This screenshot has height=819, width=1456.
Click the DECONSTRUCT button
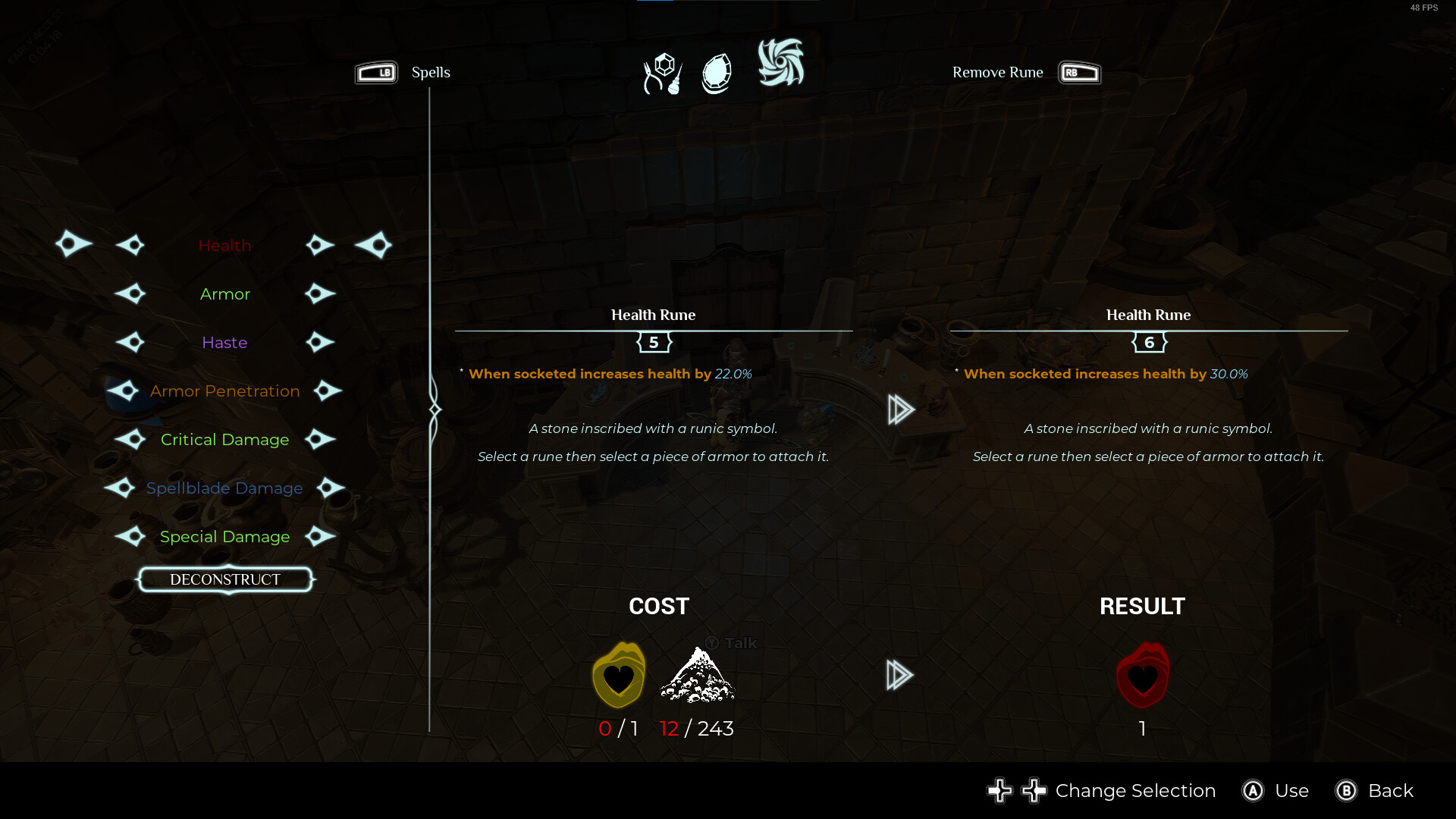225,579
